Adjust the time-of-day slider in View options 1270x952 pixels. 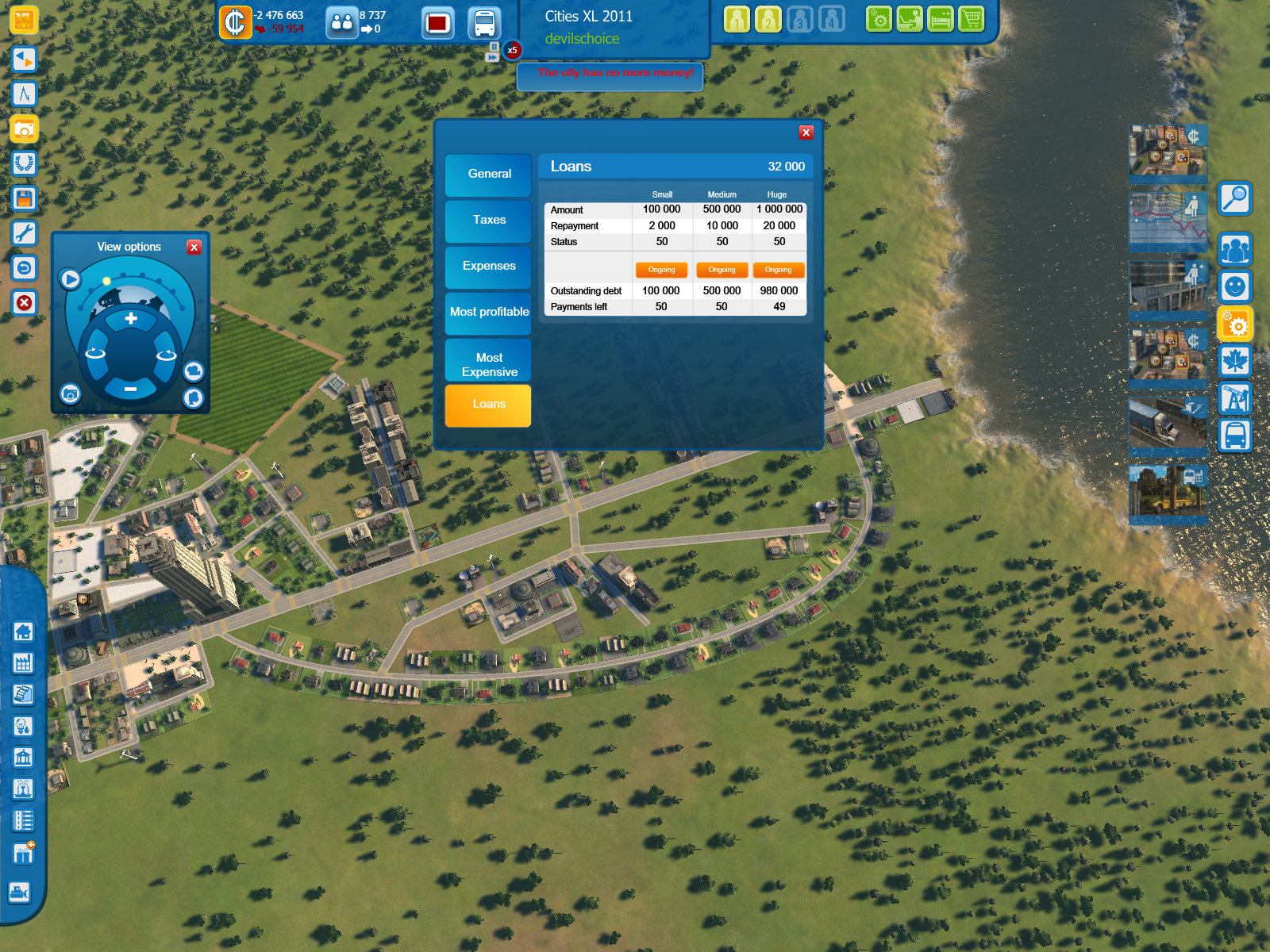click(106, 281)
